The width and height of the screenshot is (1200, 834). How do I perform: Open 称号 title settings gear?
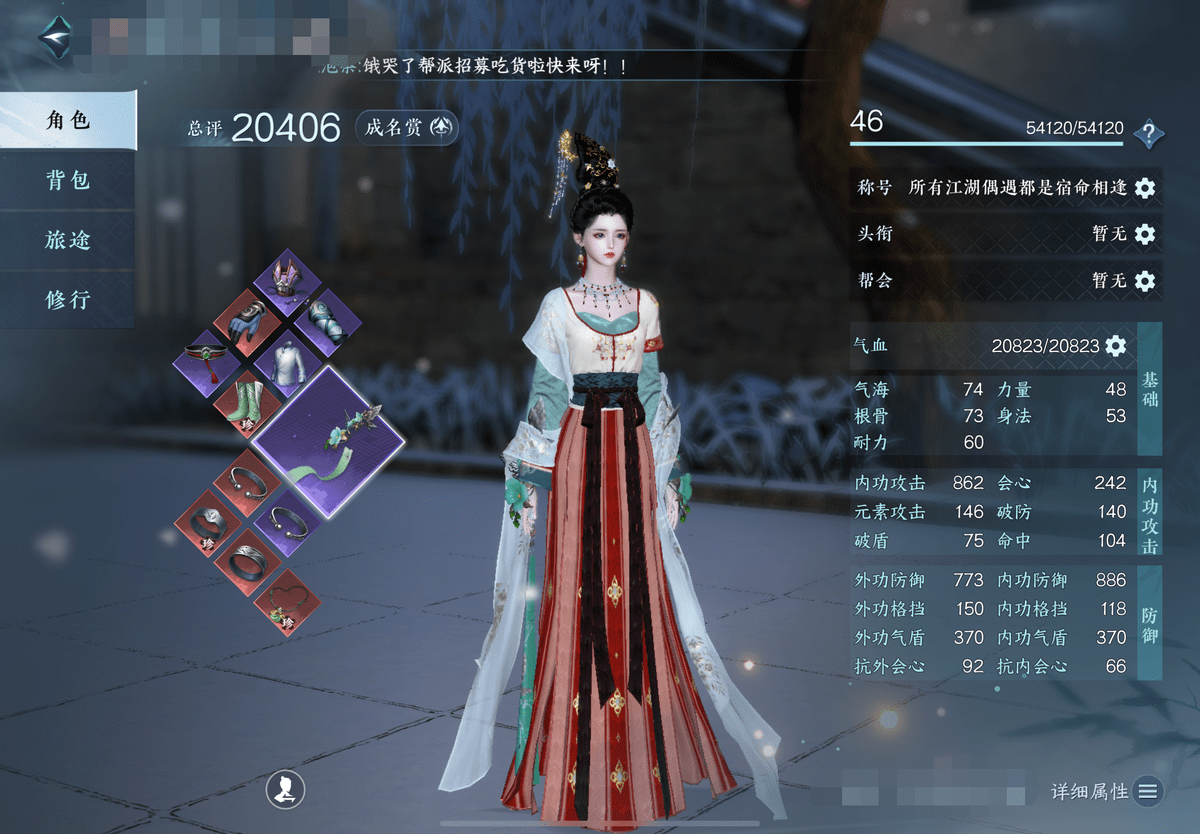tap(1145, 187)
